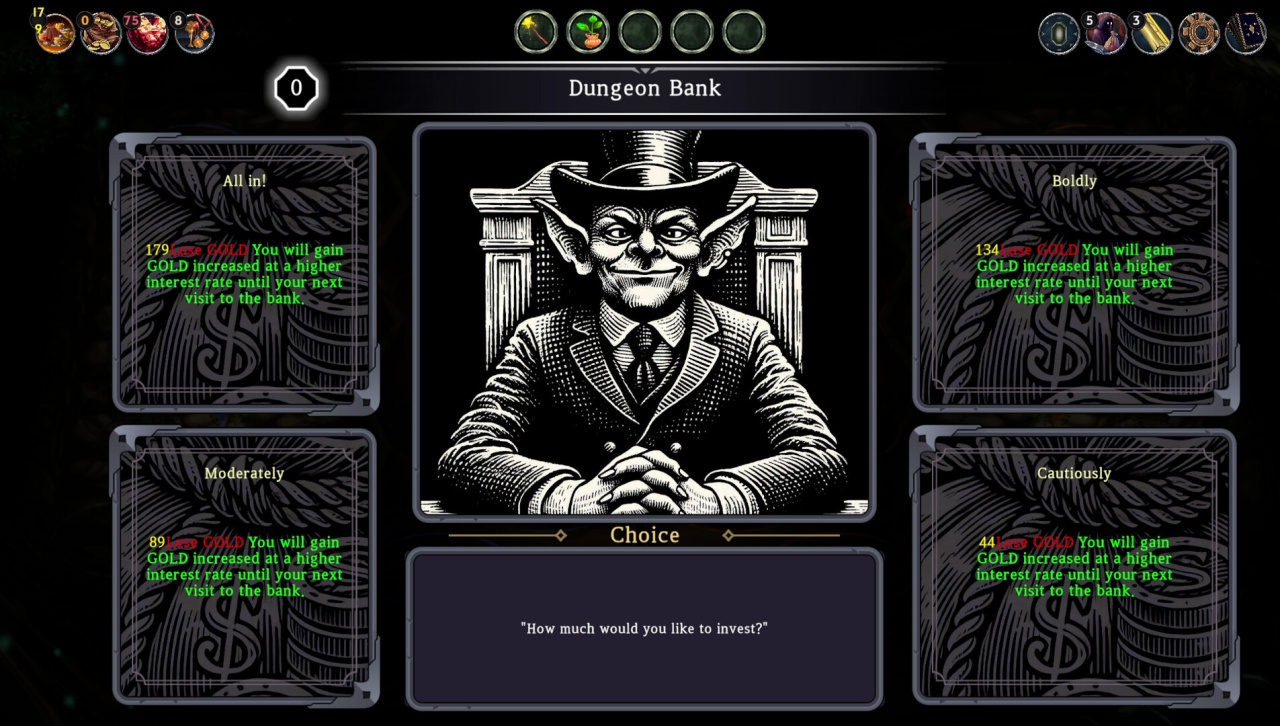Open the gold coin pile icon

55,33
